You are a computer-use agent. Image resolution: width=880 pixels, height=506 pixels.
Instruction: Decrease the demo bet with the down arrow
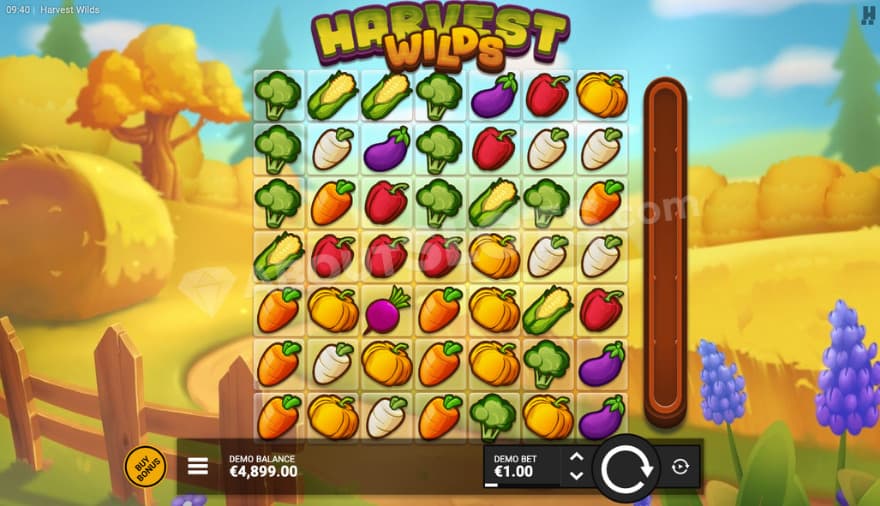576,475
